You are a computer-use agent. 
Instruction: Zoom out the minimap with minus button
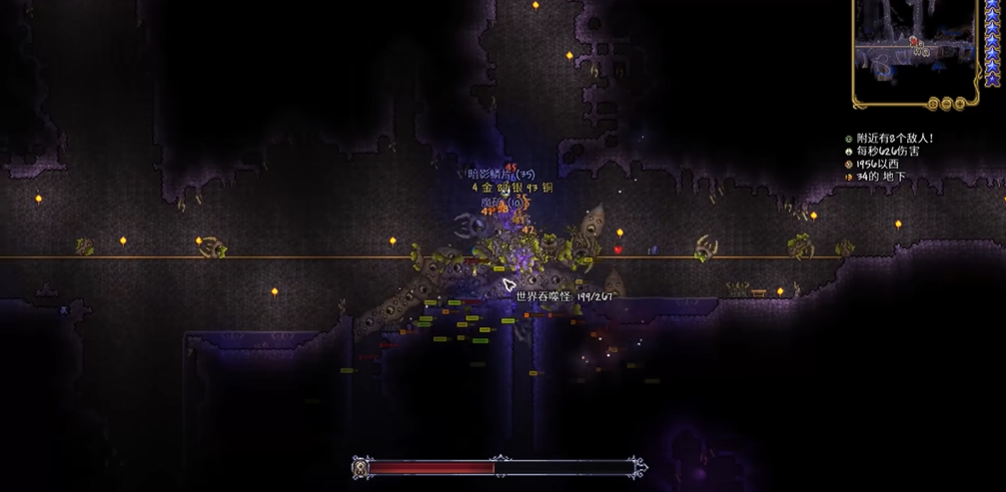[x=944, y=102]
